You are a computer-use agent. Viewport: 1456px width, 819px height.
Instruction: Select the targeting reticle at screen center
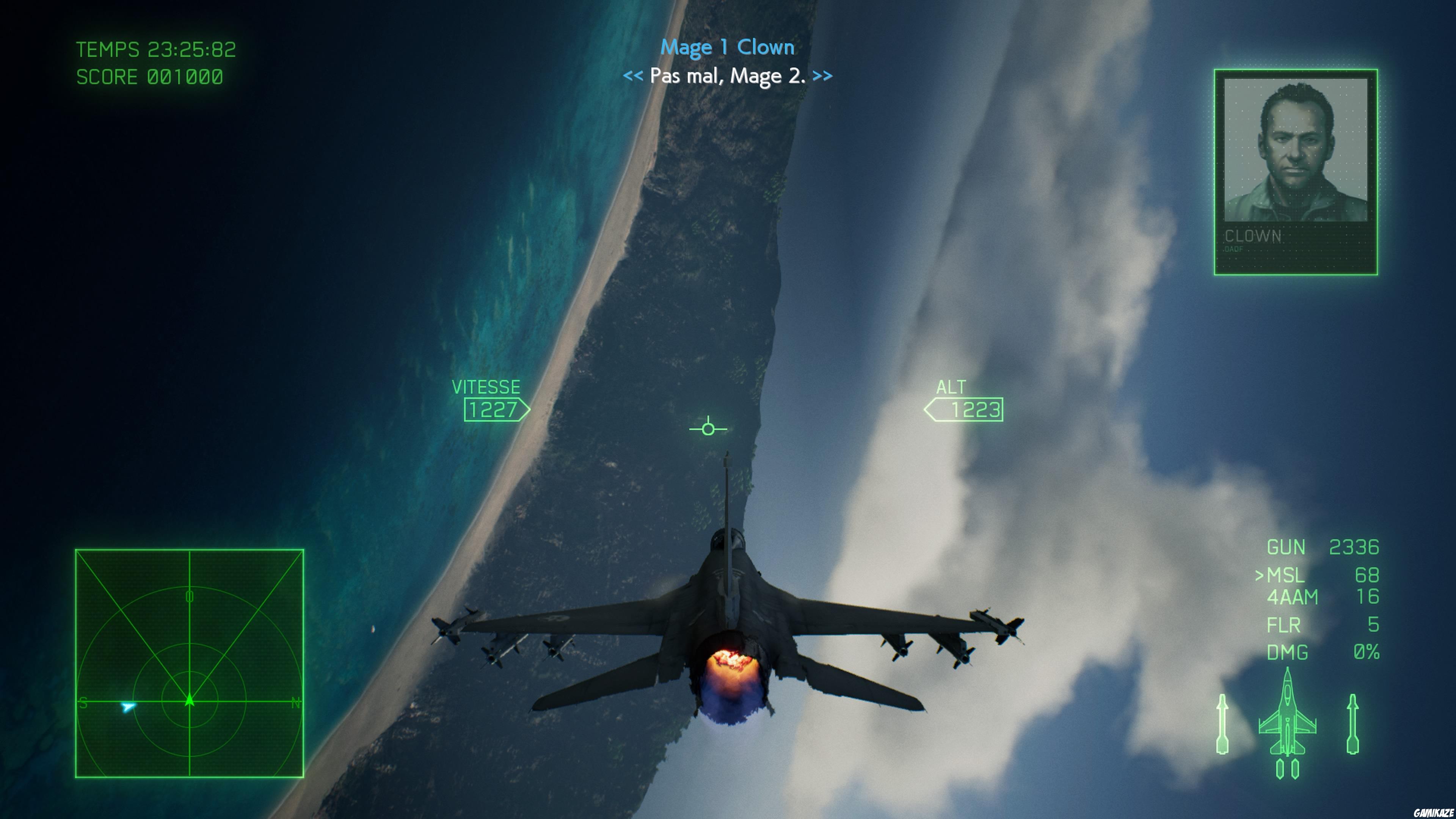click(x=708, y=429)
